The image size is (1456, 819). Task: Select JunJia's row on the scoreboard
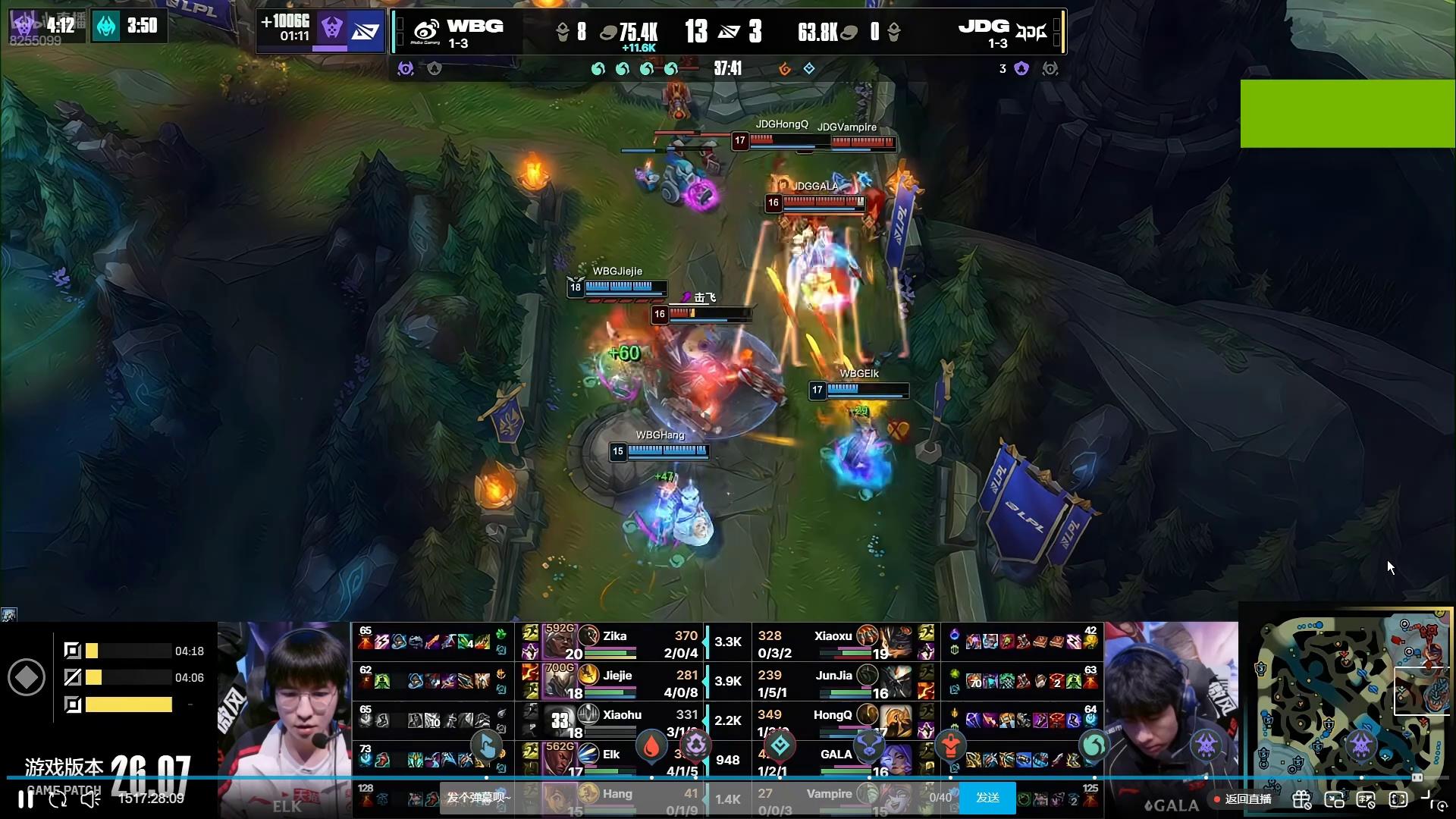pyautogui.click(x=833, y=682)
